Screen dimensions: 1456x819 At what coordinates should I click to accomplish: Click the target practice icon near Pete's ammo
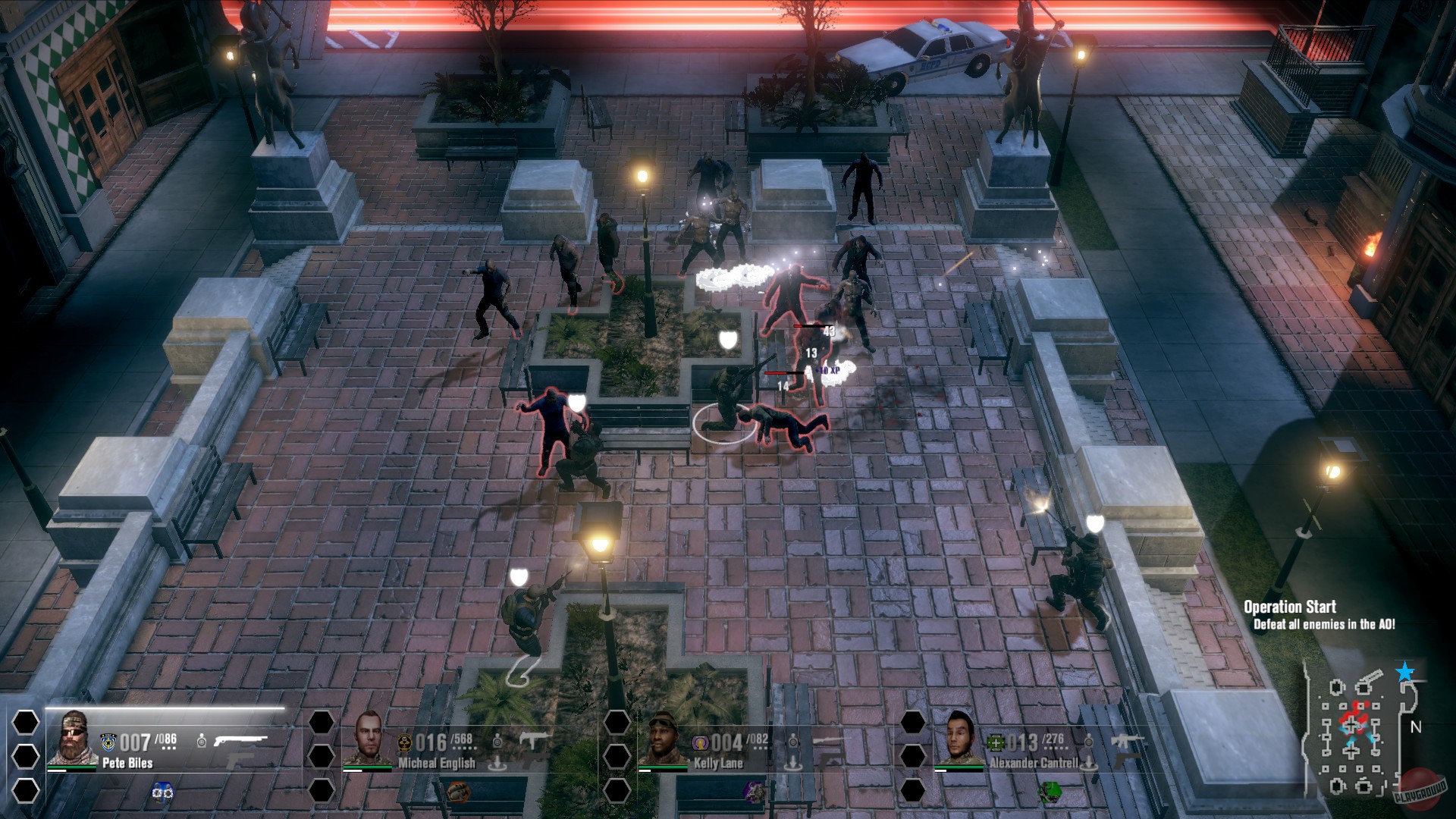click(x=201, y=740)
